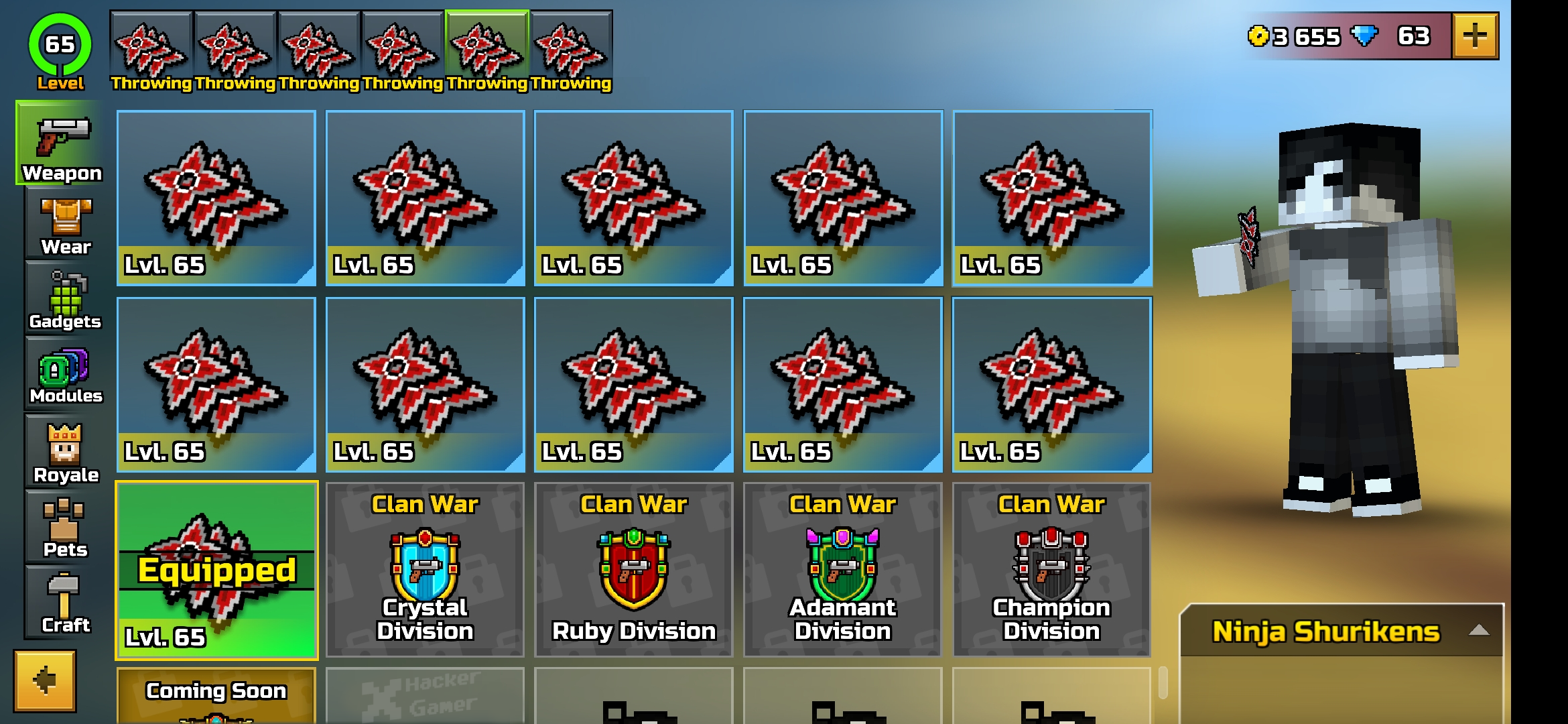Open the Ruby Division locked slot

[633, 570]
